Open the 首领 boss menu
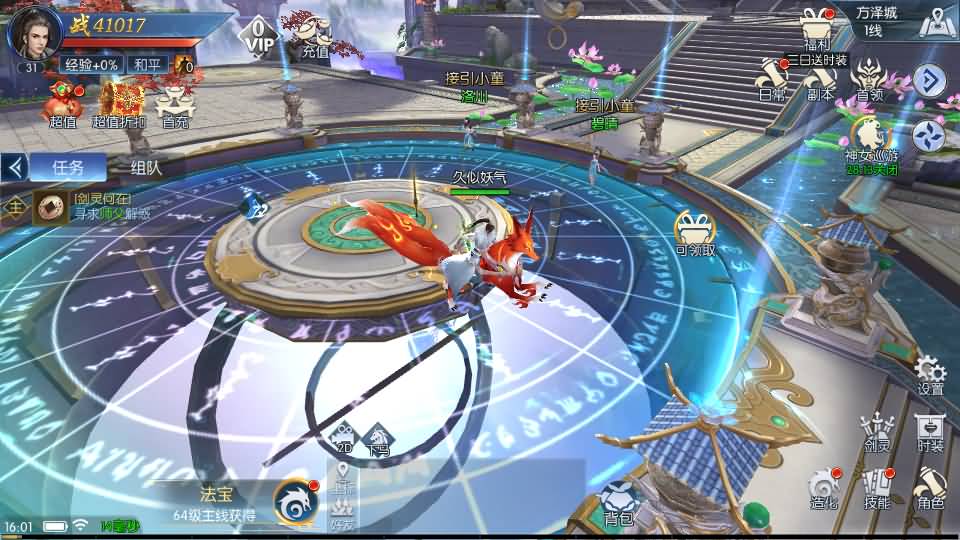 coord(869,80)
